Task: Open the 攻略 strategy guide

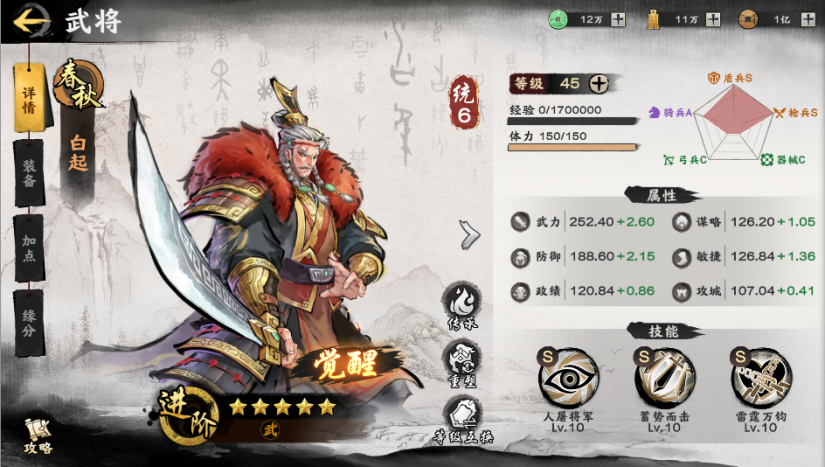Action: tap(36, 435)
